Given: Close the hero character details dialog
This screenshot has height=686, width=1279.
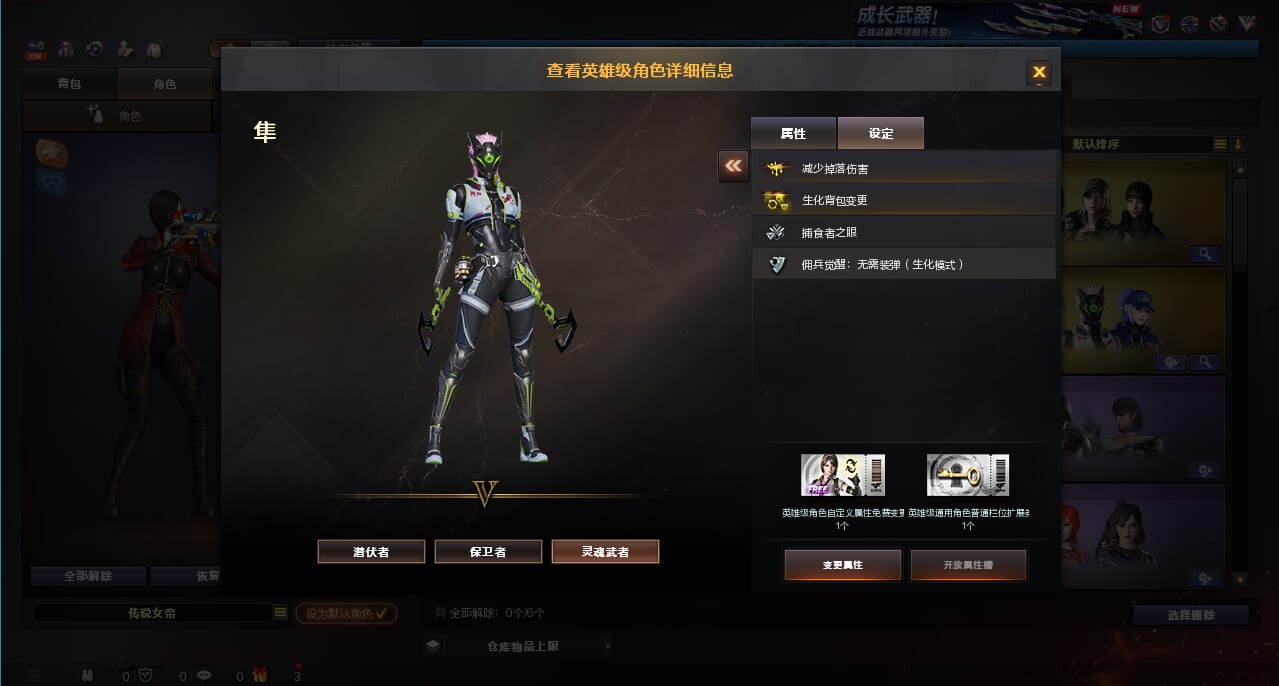Looking at the screenshot, I should click(x=1038, y=72).
